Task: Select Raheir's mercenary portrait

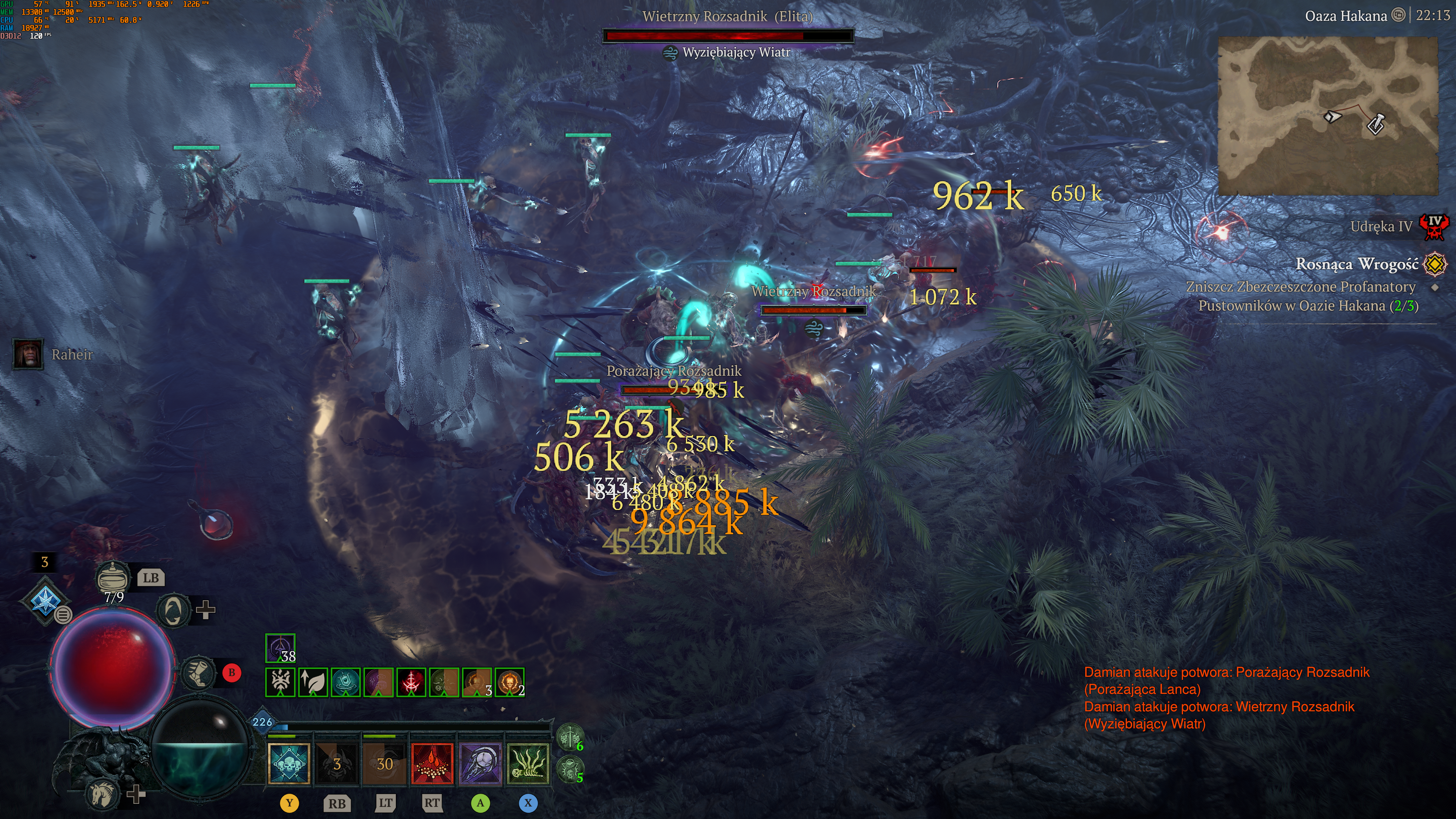Action: click(28, 355)
